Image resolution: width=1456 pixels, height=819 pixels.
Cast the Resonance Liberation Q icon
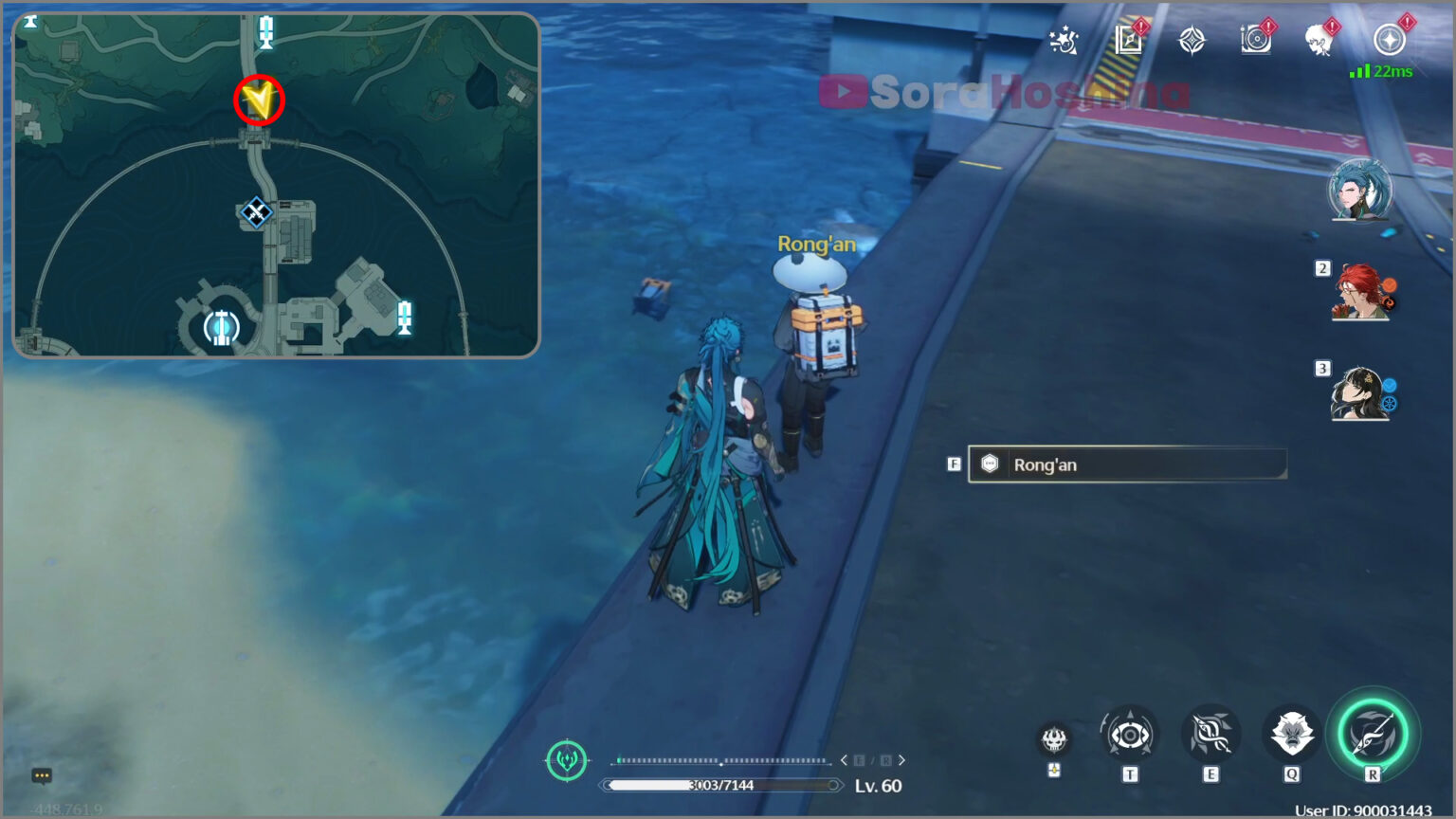pos(1292,735)
